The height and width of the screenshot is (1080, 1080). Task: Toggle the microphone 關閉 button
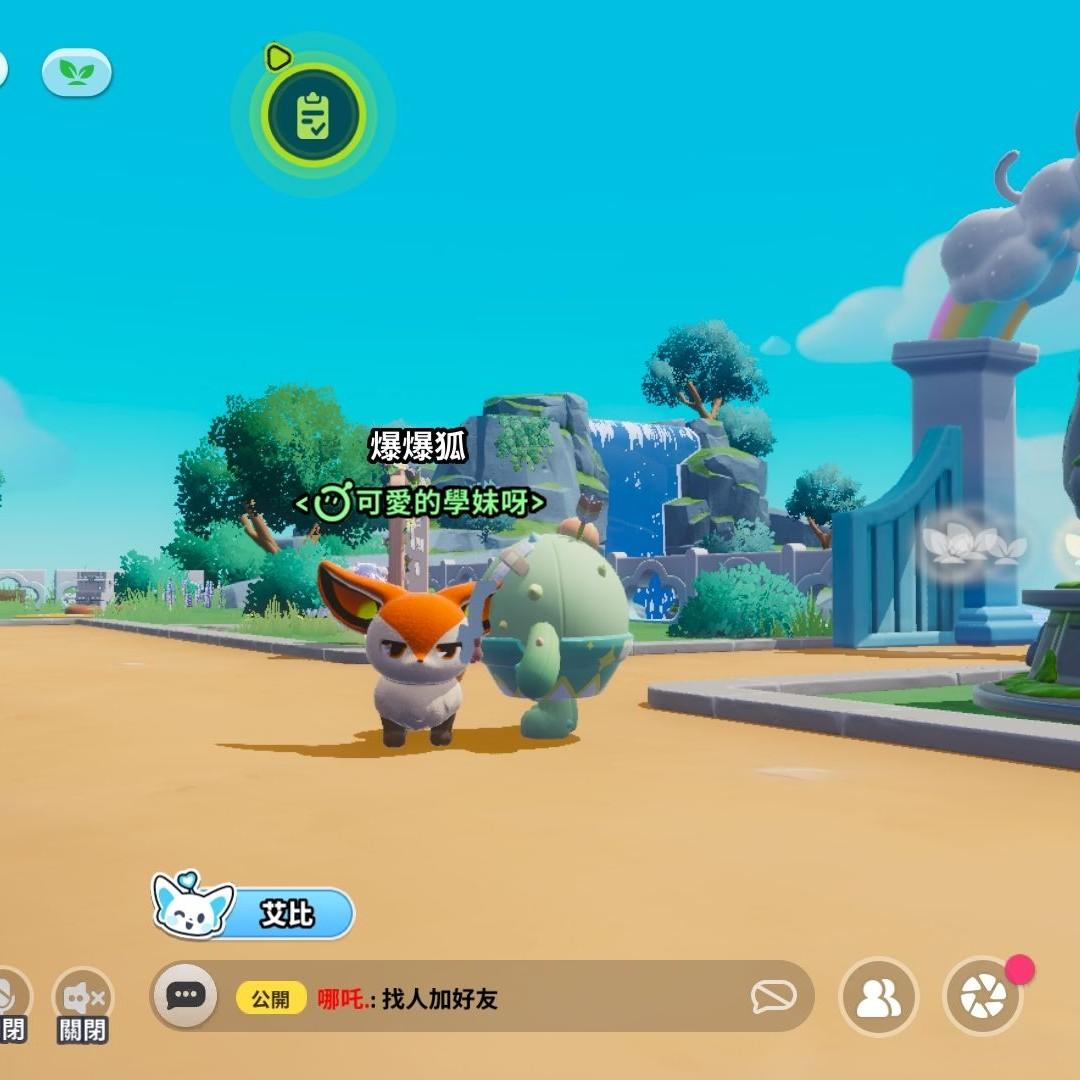10,1000
